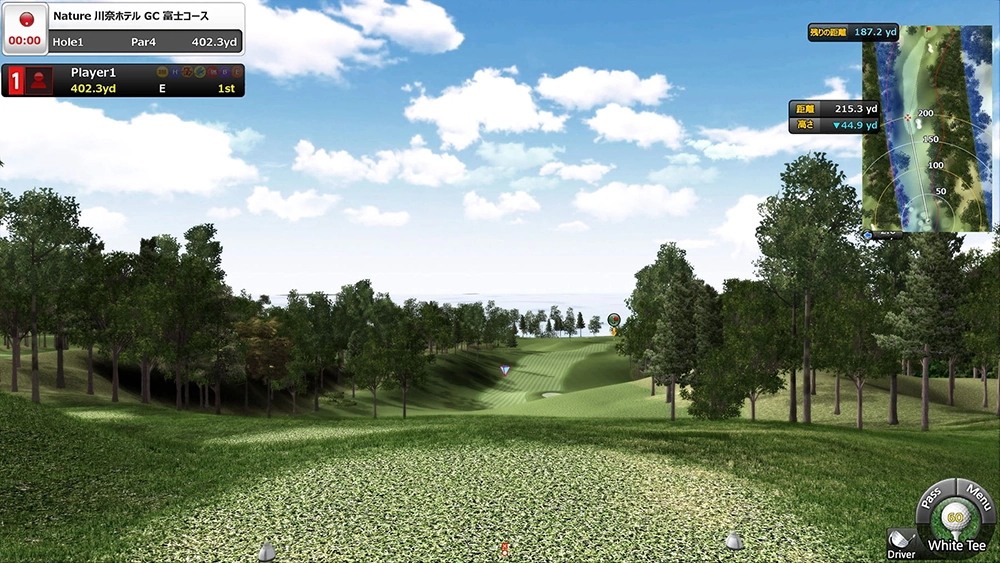Click the Pass button
Image resolution: width=1000 pixels, height=563 pixels.
[x=931, y=496]
